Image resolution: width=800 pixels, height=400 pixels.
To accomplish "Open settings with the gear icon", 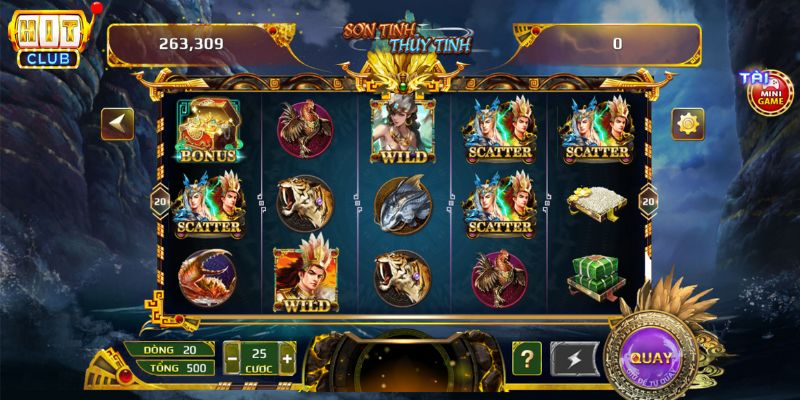I will [687, 124].
